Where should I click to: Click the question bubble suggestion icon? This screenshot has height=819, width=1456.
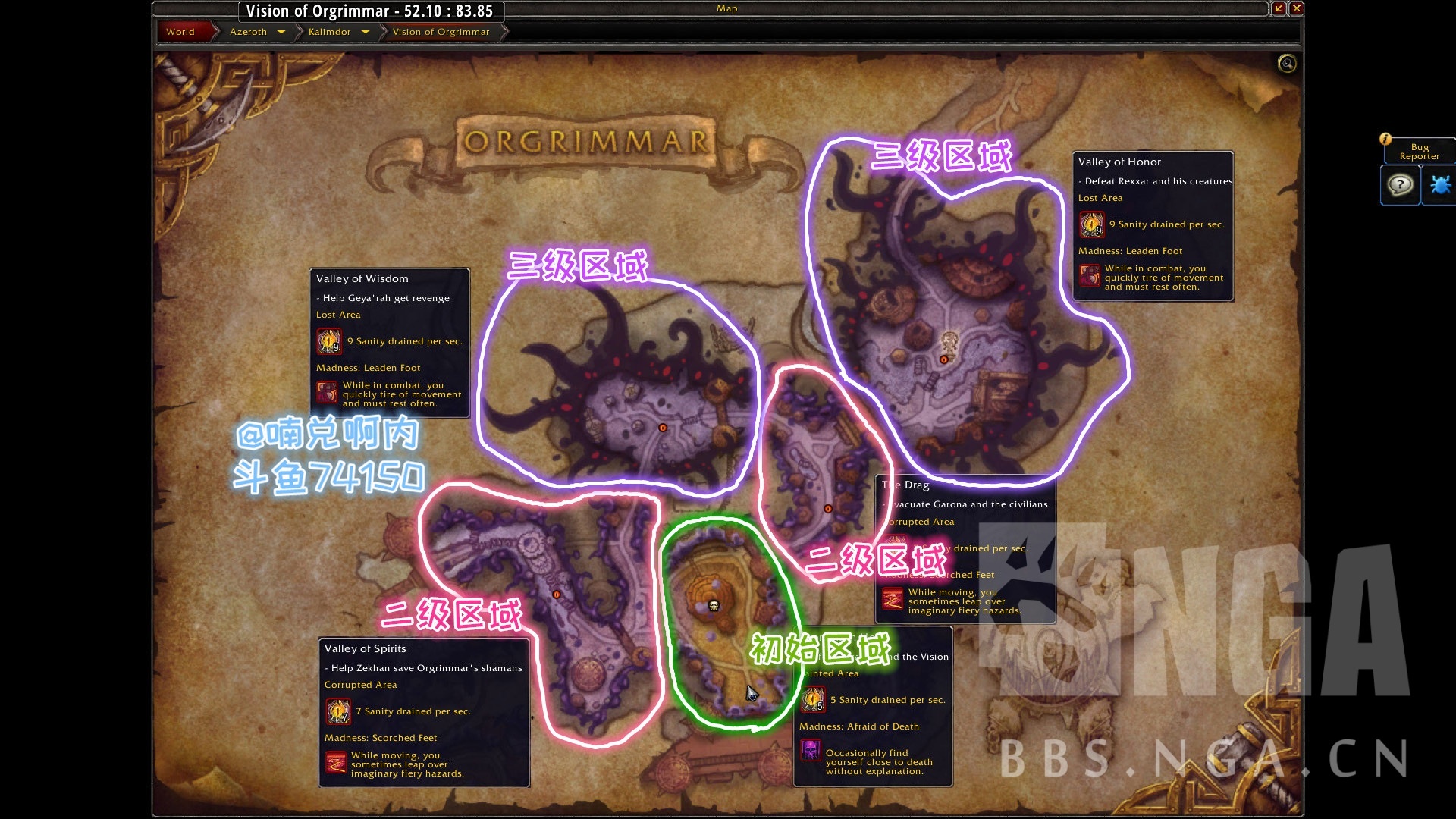coord(1399,184)
